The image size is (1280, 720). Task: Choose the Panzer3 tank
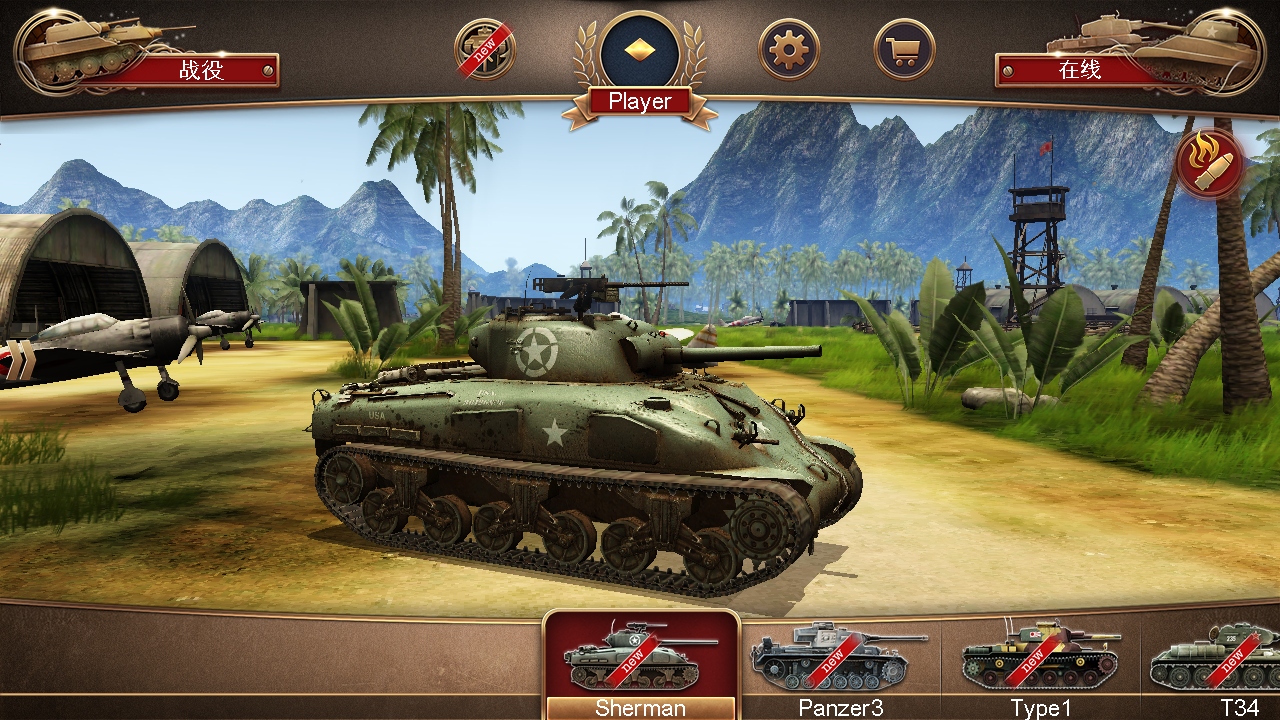(840, 662)
